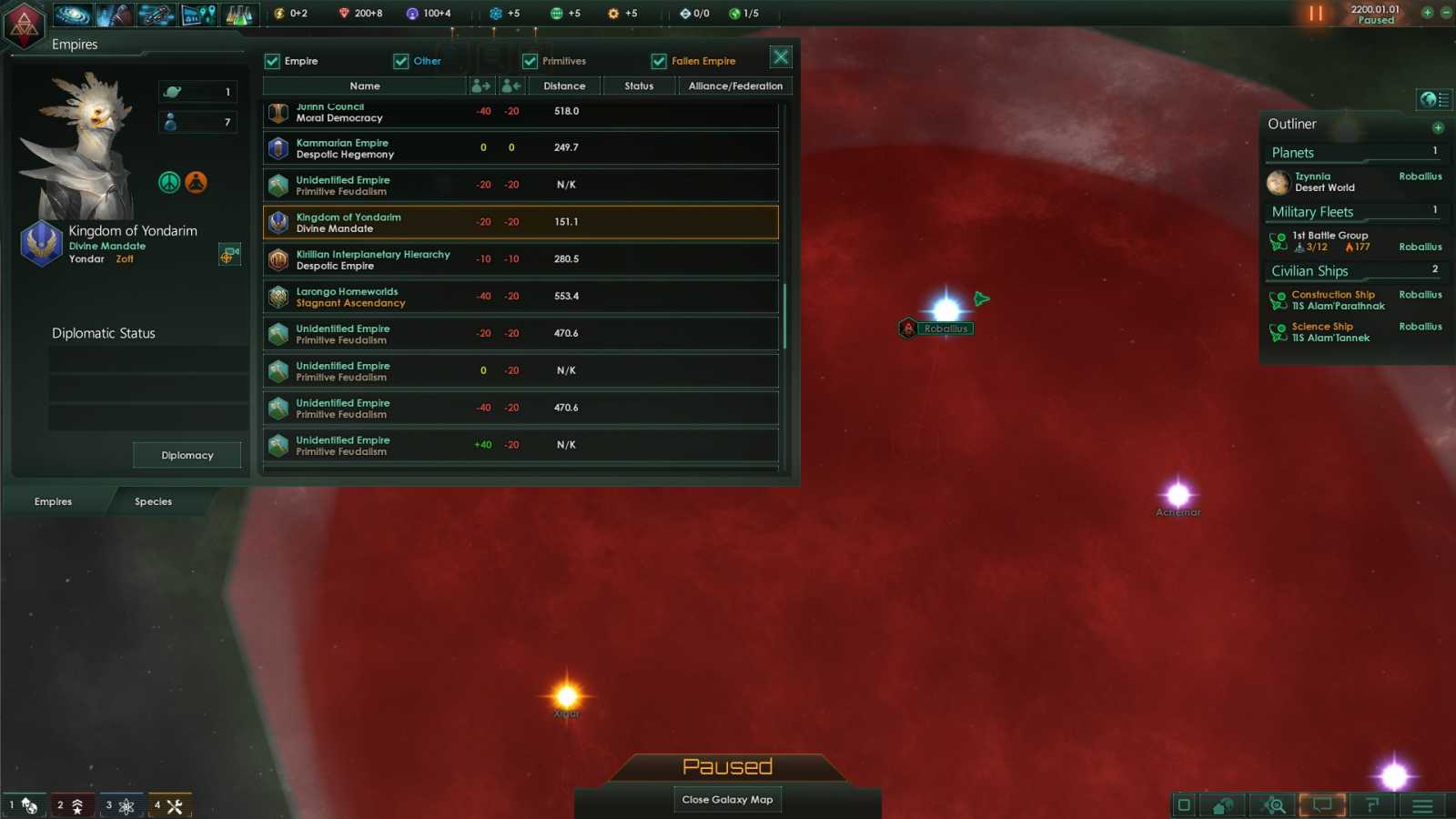The height and width of the screenshot is (819, 1456).
Task: Collapse the Military Fleets section
Action: click(1313, 211)
